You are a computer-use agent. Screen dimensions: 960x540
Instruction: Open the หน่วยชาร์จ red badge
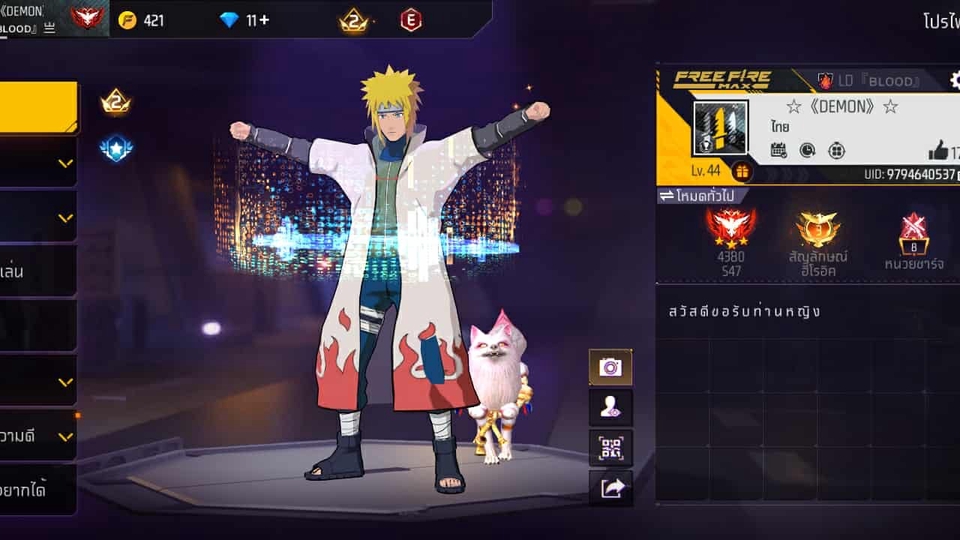coord(913,233)
